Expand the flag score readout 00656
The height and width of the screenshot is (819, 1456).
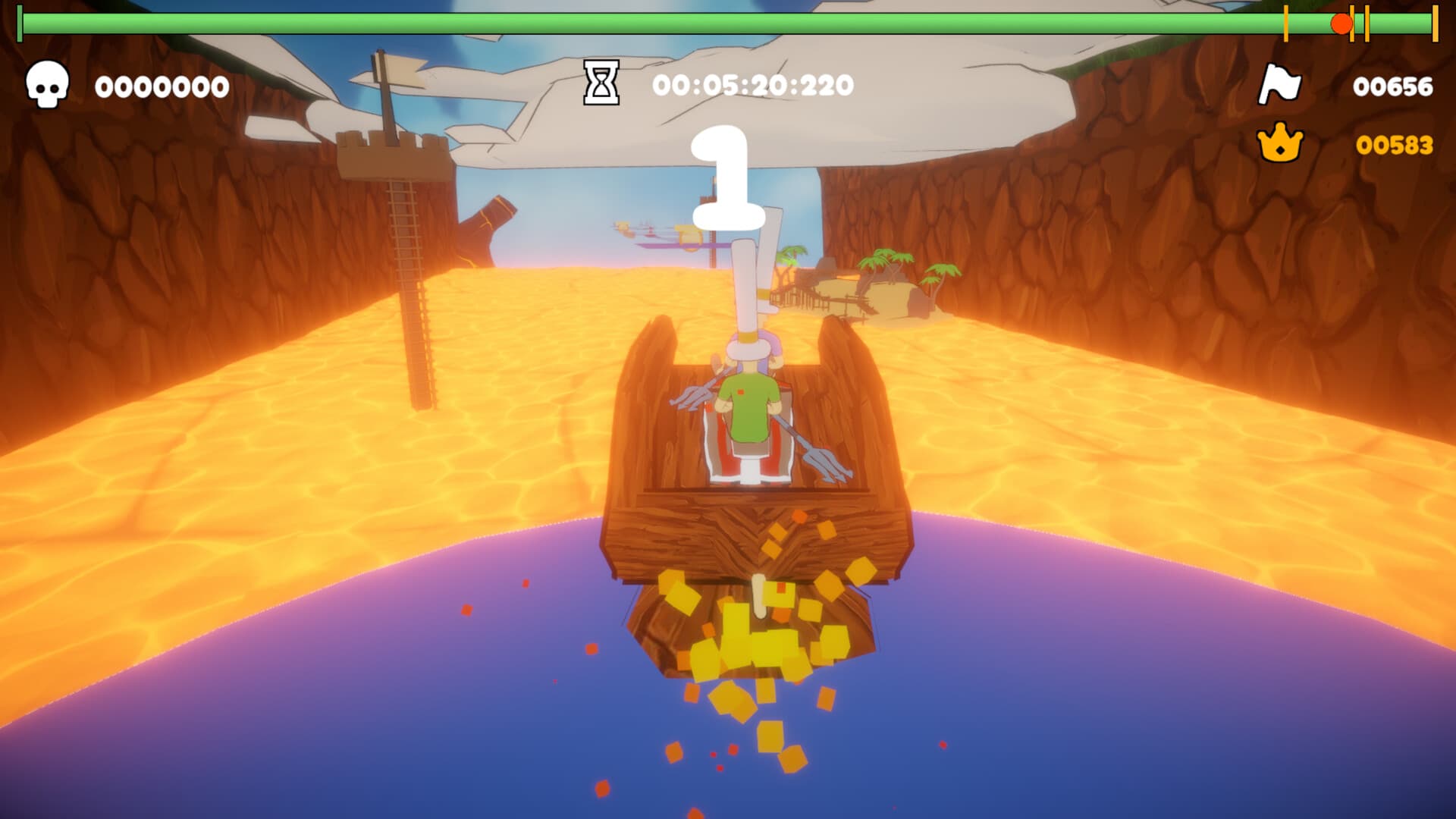tap(1392, 86)
